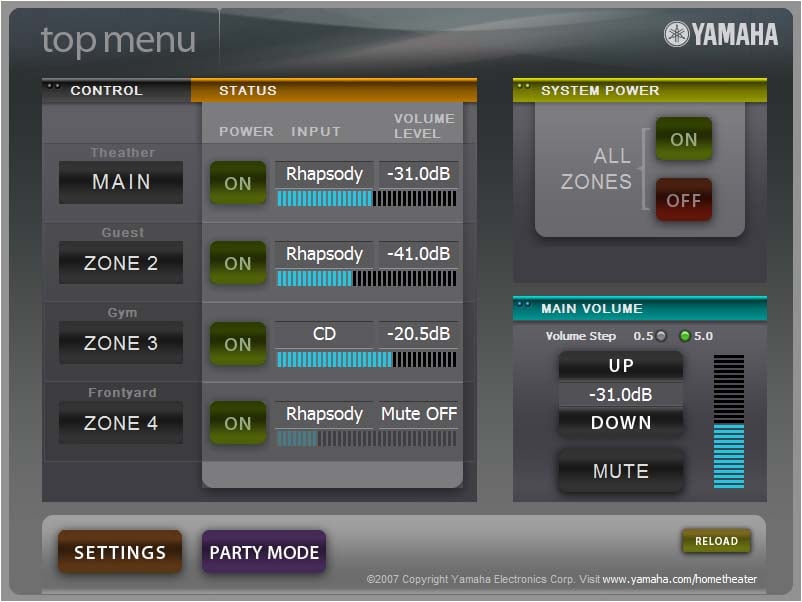Toggle Zone 3 power ON button

click(238, 344)
